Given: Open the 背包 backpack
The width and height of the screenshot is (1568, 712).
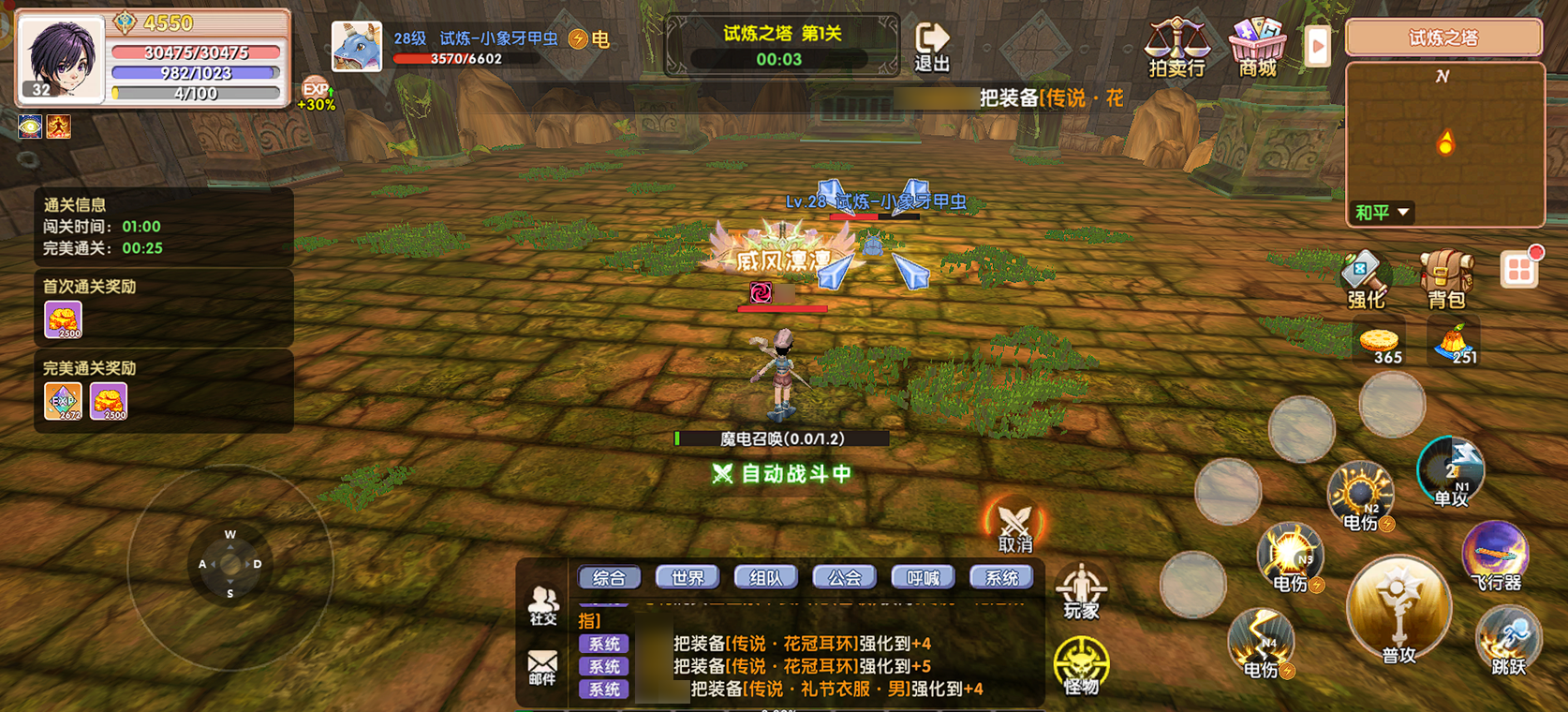Looking at the screenshot, I should 1445,279.
